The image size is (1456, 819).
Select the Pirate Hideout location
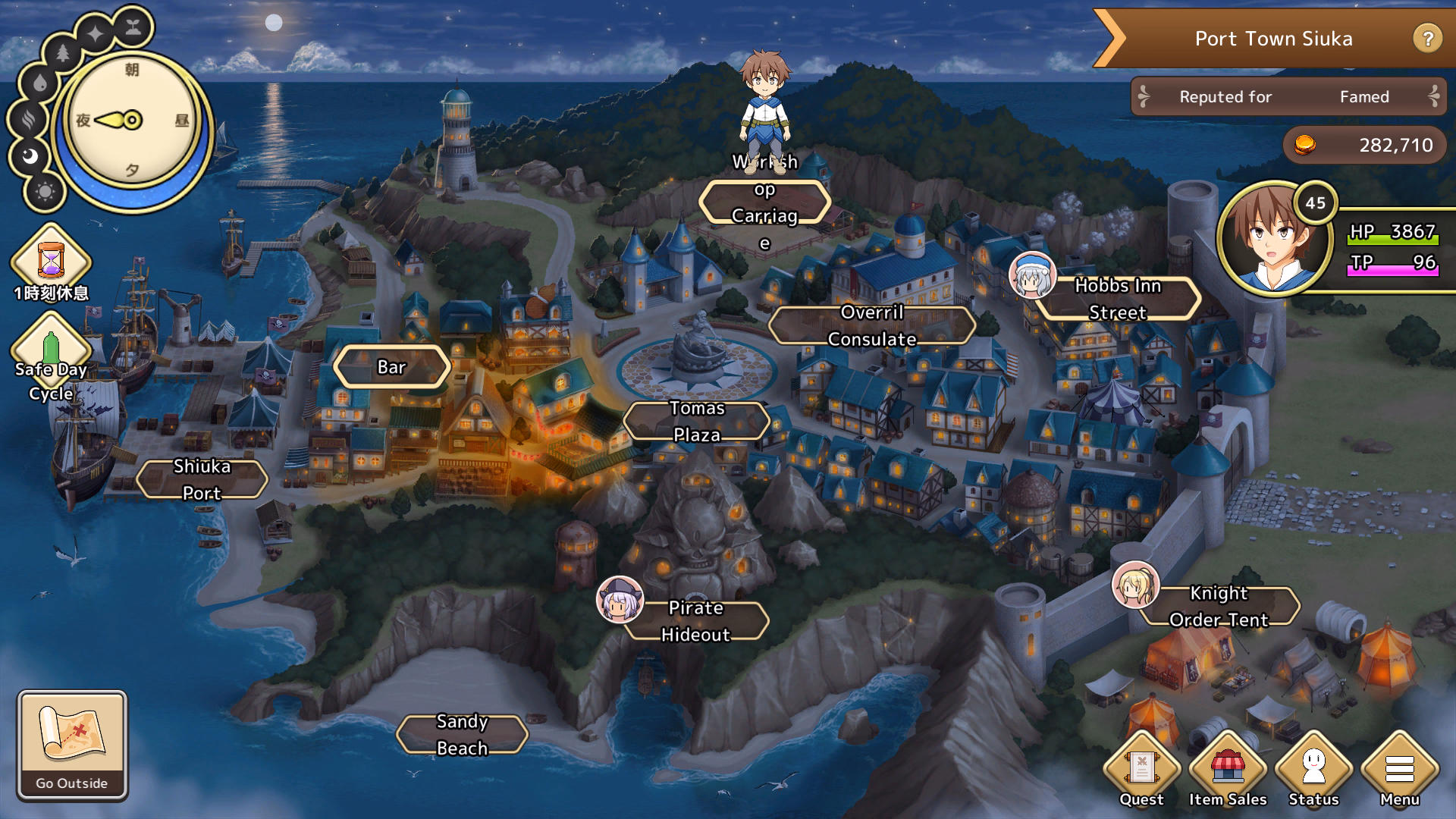(x=695, y=621)
